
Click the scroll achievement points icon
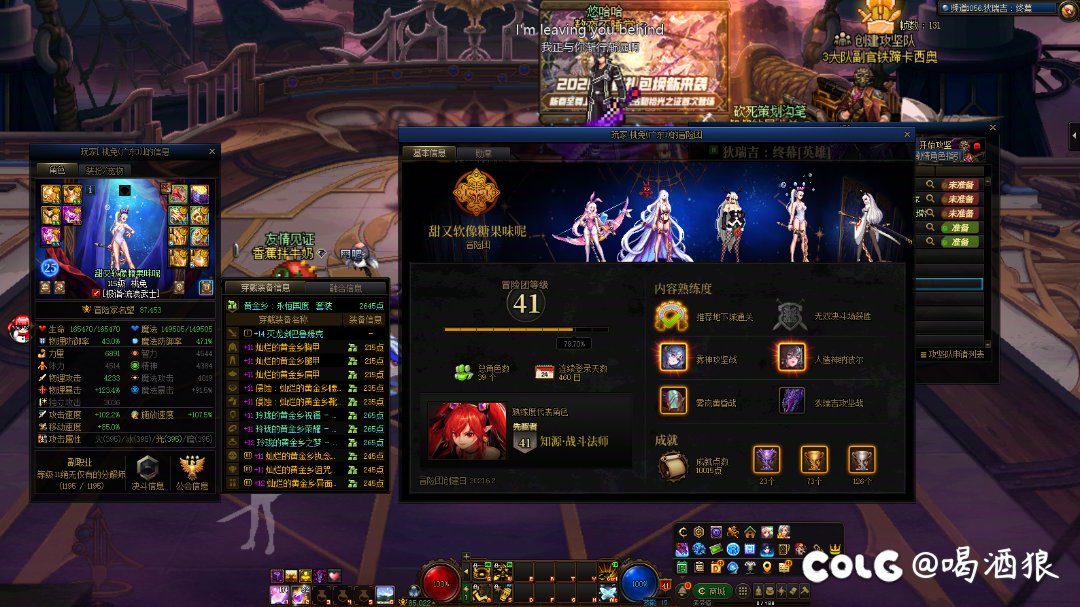(673, 467)
